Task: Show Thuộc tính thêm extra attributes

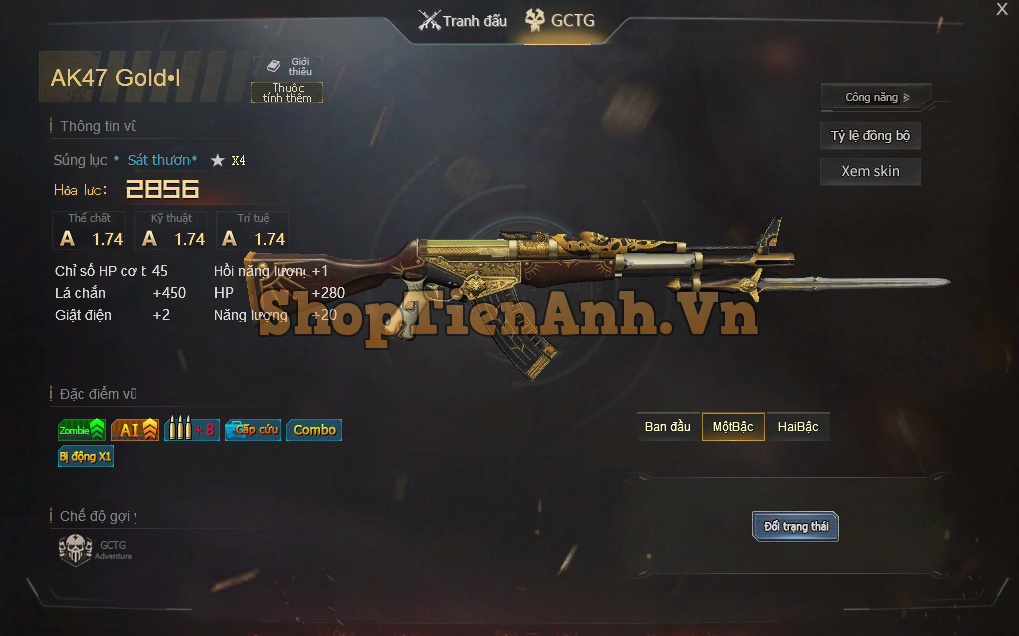Action: 287,93
